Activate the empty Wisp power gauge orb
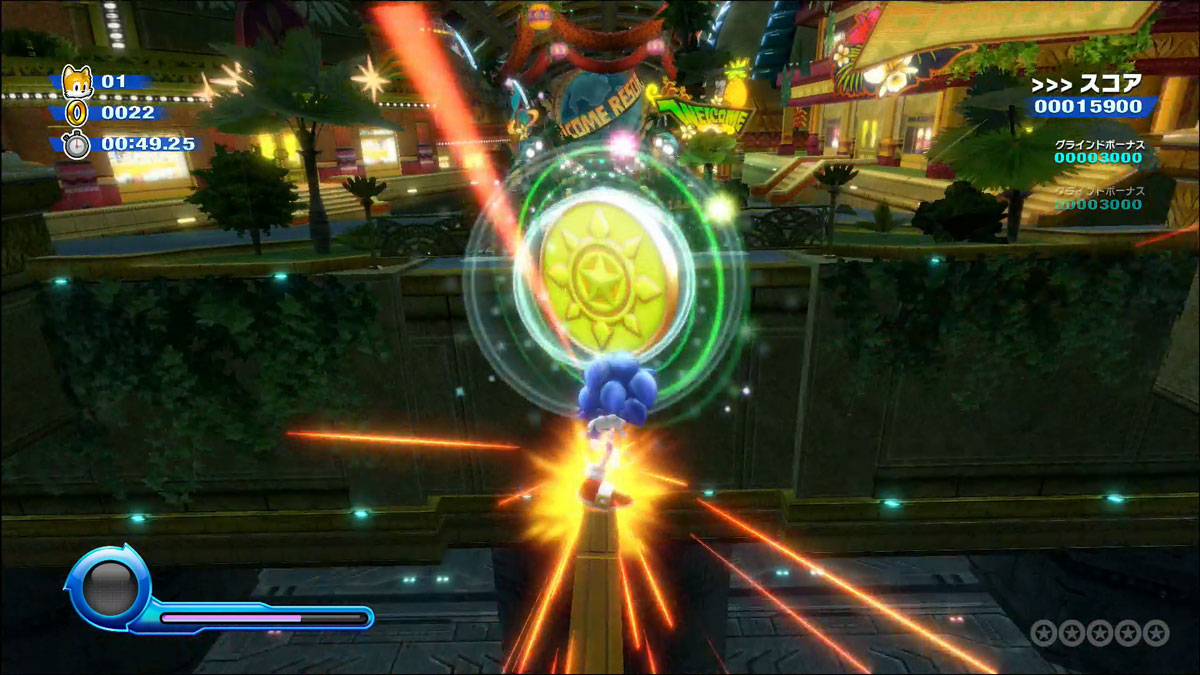 tap(108, 587)
